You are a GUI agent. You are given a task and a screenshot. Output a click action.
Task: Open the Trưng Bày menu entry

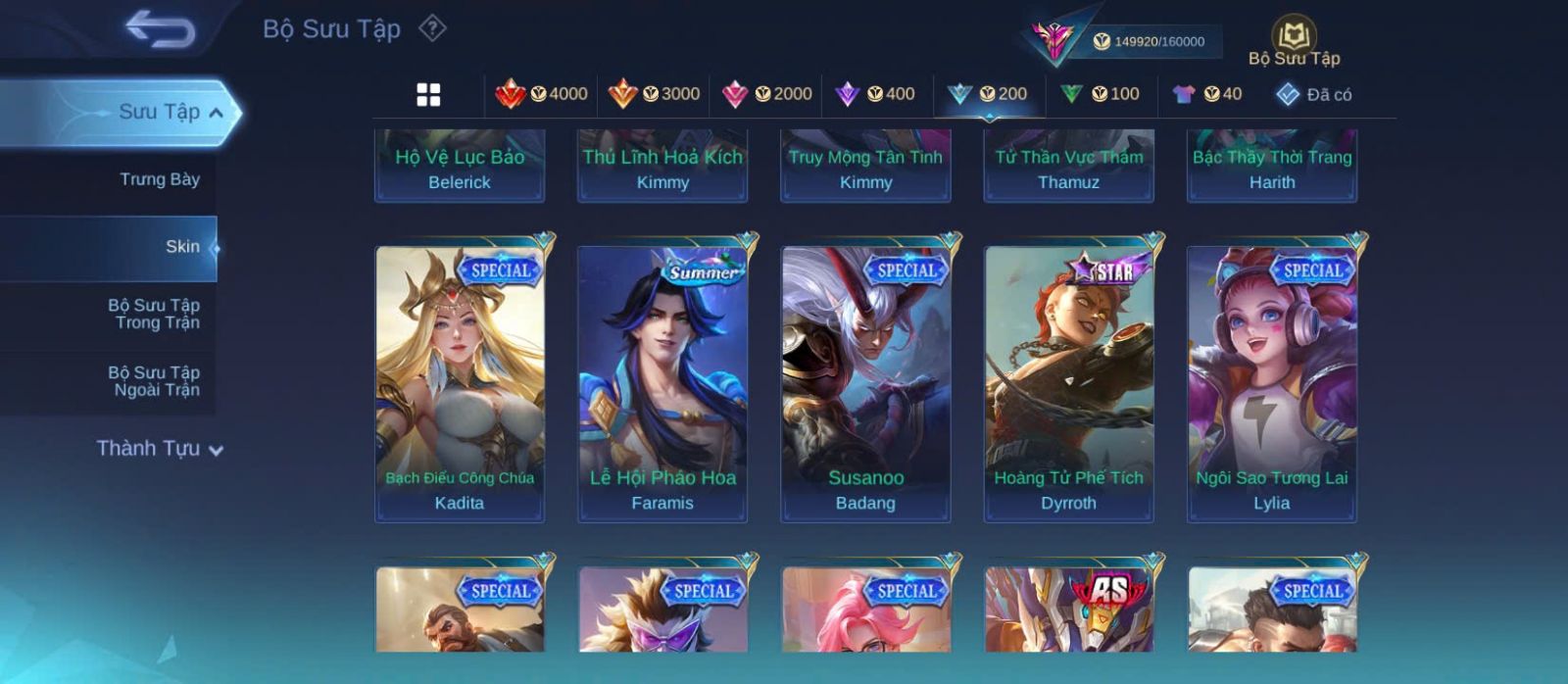coord(159,179)
